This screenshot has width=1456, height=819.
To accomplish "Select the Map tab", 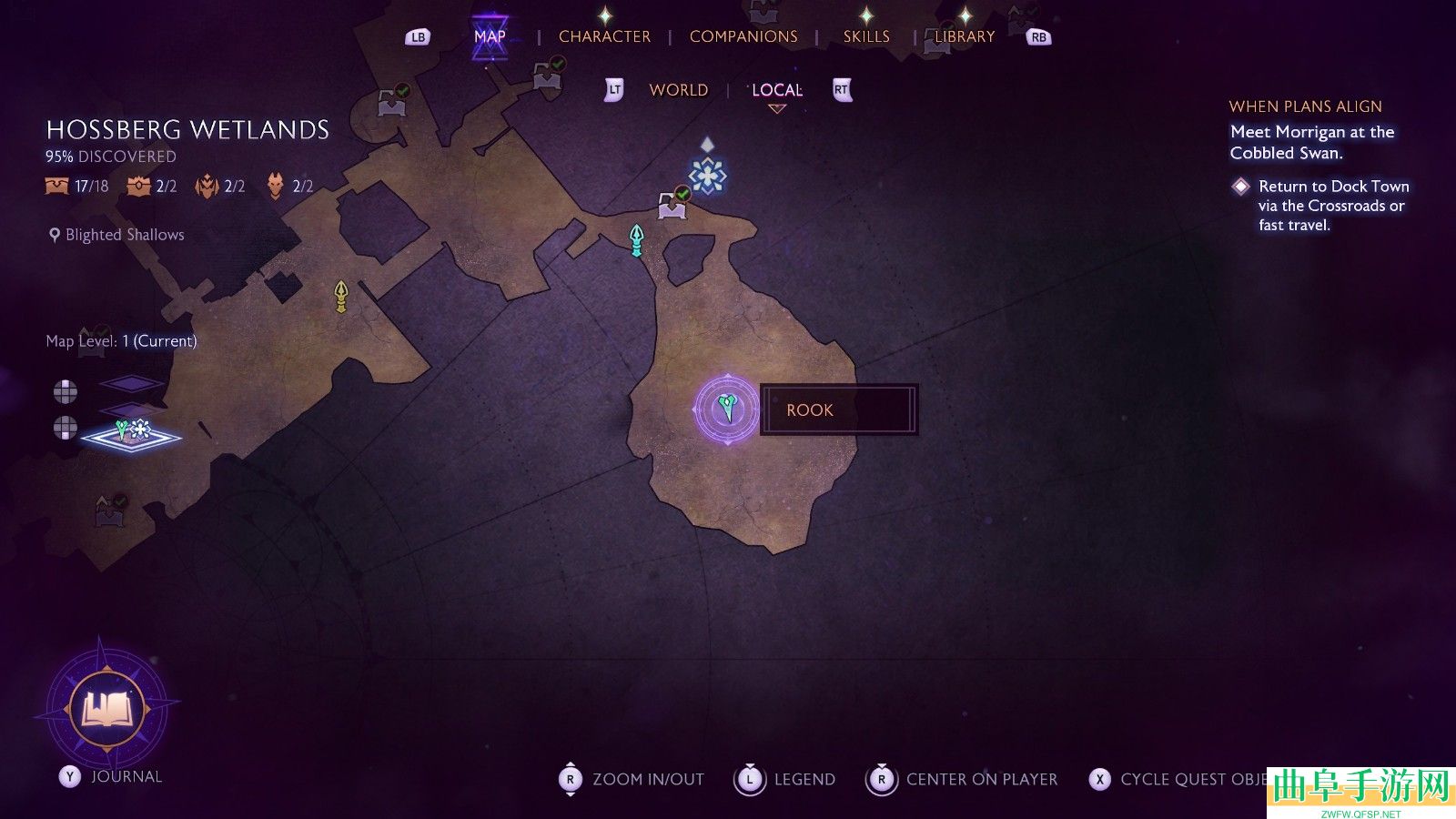I will (490, 37).
